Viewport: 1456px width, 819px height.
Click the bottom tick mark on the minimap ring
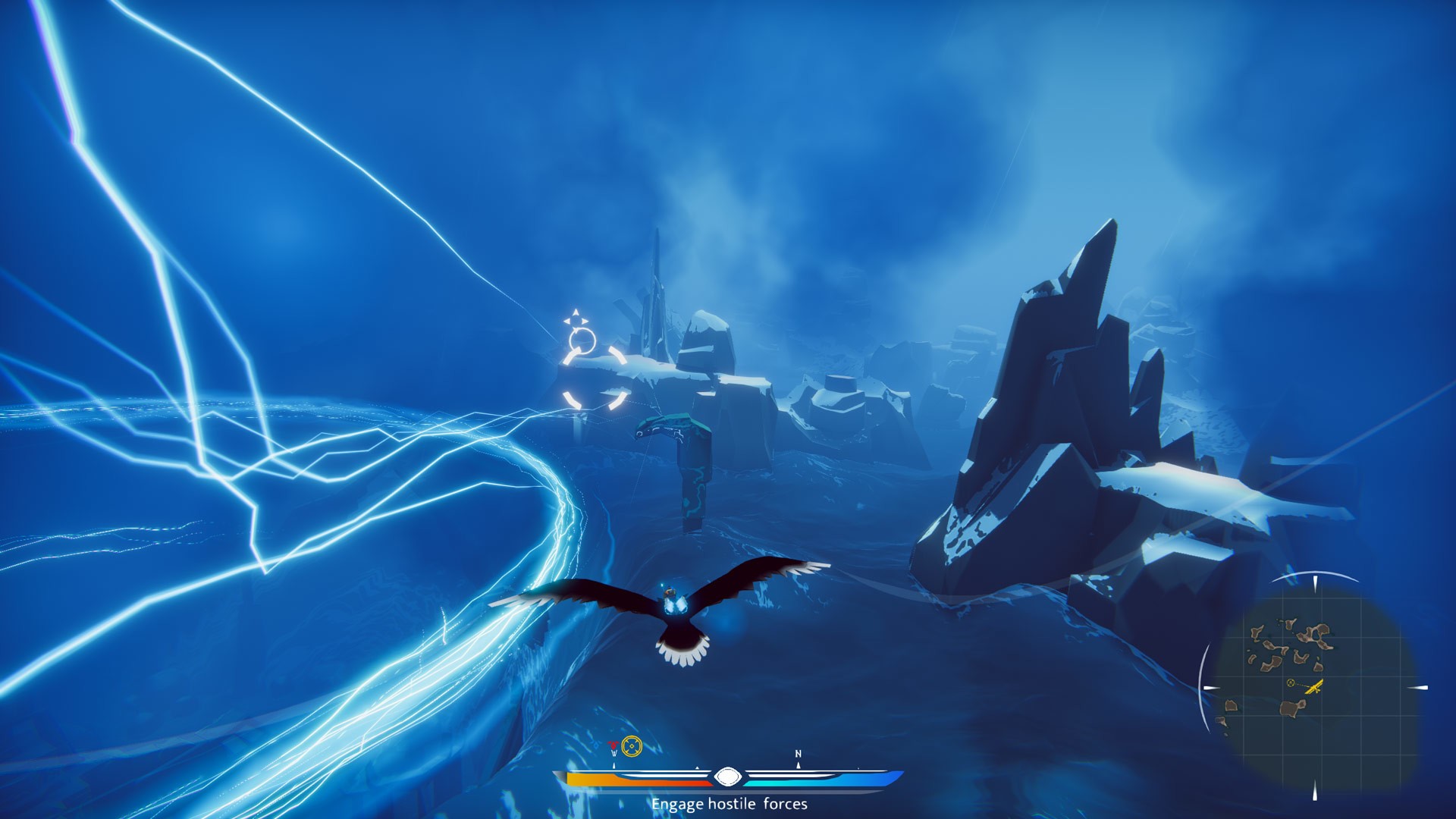[1315, 789]
